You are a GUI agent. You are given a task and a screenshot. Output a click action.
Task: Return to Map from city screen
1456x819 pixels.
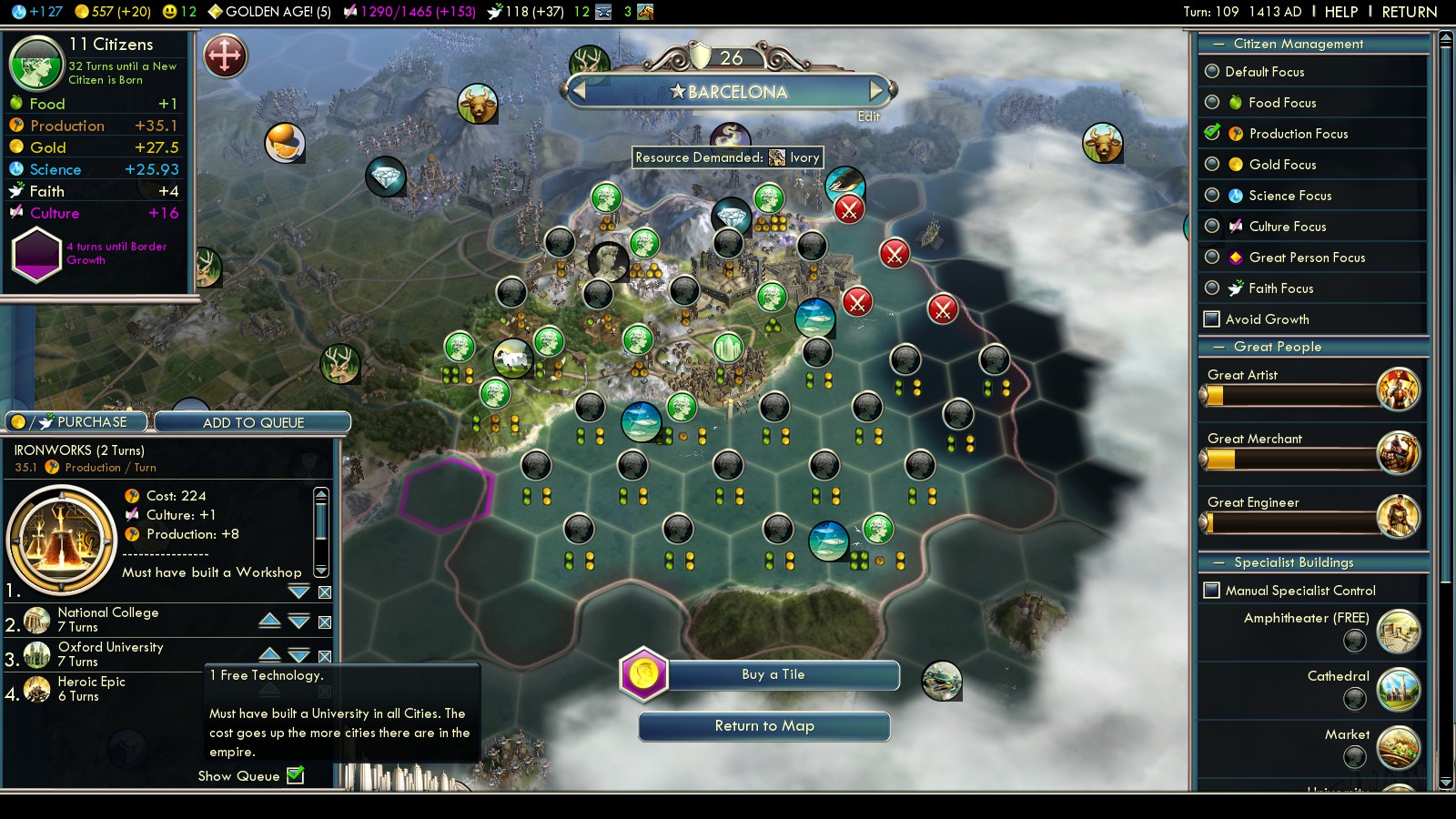[764, 726]
